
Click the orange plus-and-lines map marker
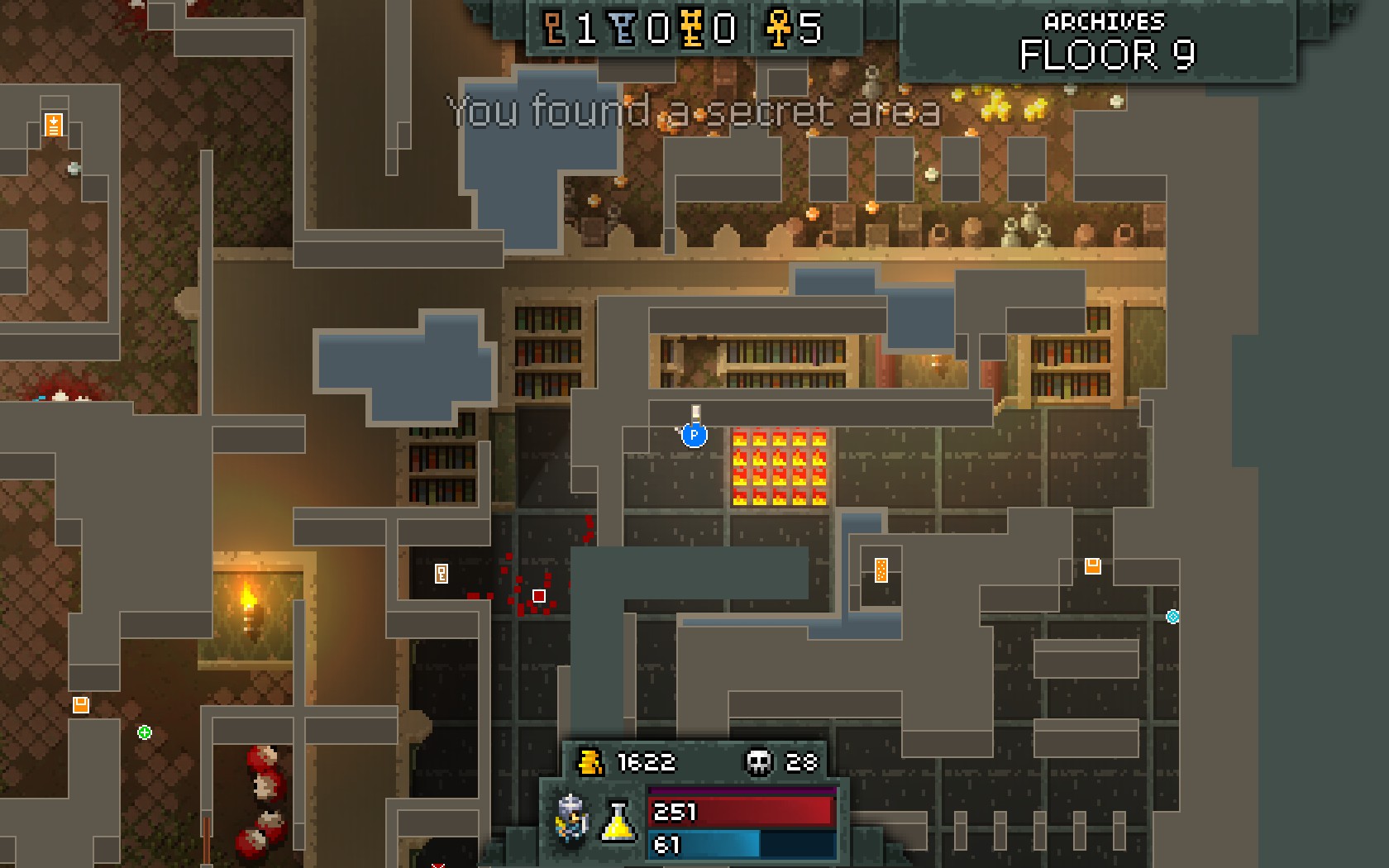[x=54, y=125]
